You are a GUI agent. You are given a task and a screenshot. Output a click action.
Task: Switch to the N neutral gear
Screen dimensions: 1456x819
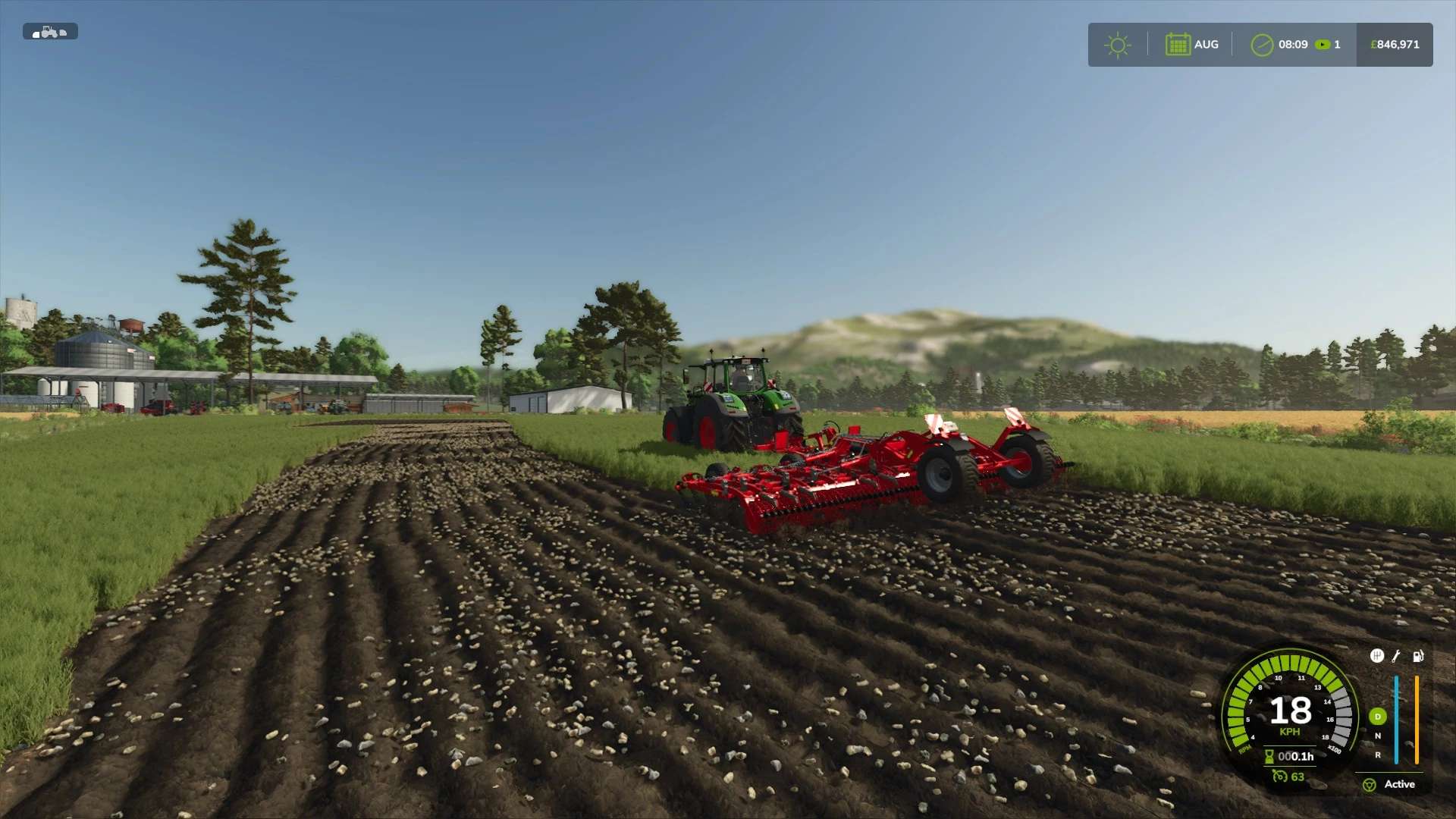(1378, 736)
